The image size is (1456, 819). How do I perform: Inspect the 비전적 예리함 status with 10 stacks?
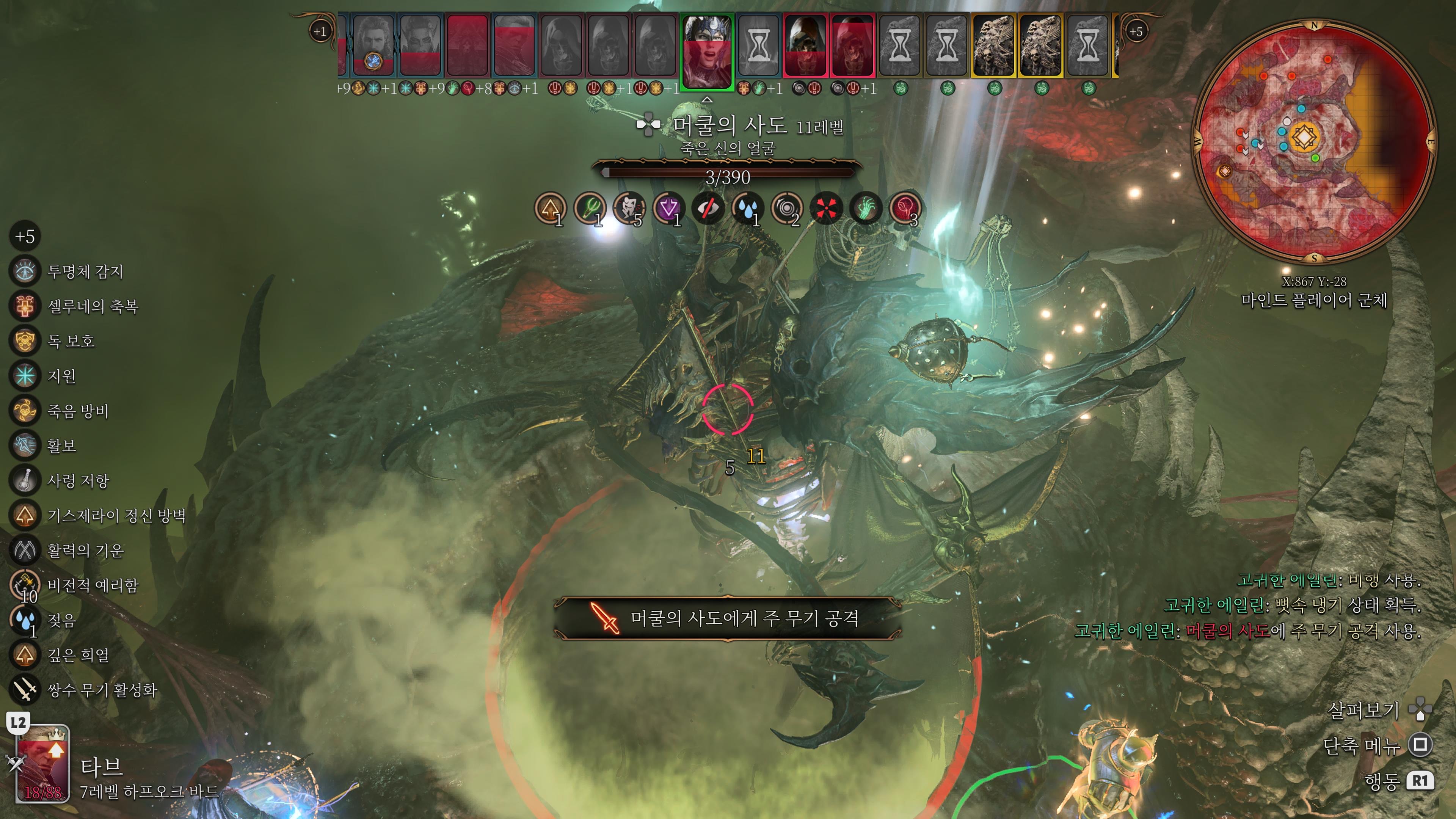click(x=25, y=585)
